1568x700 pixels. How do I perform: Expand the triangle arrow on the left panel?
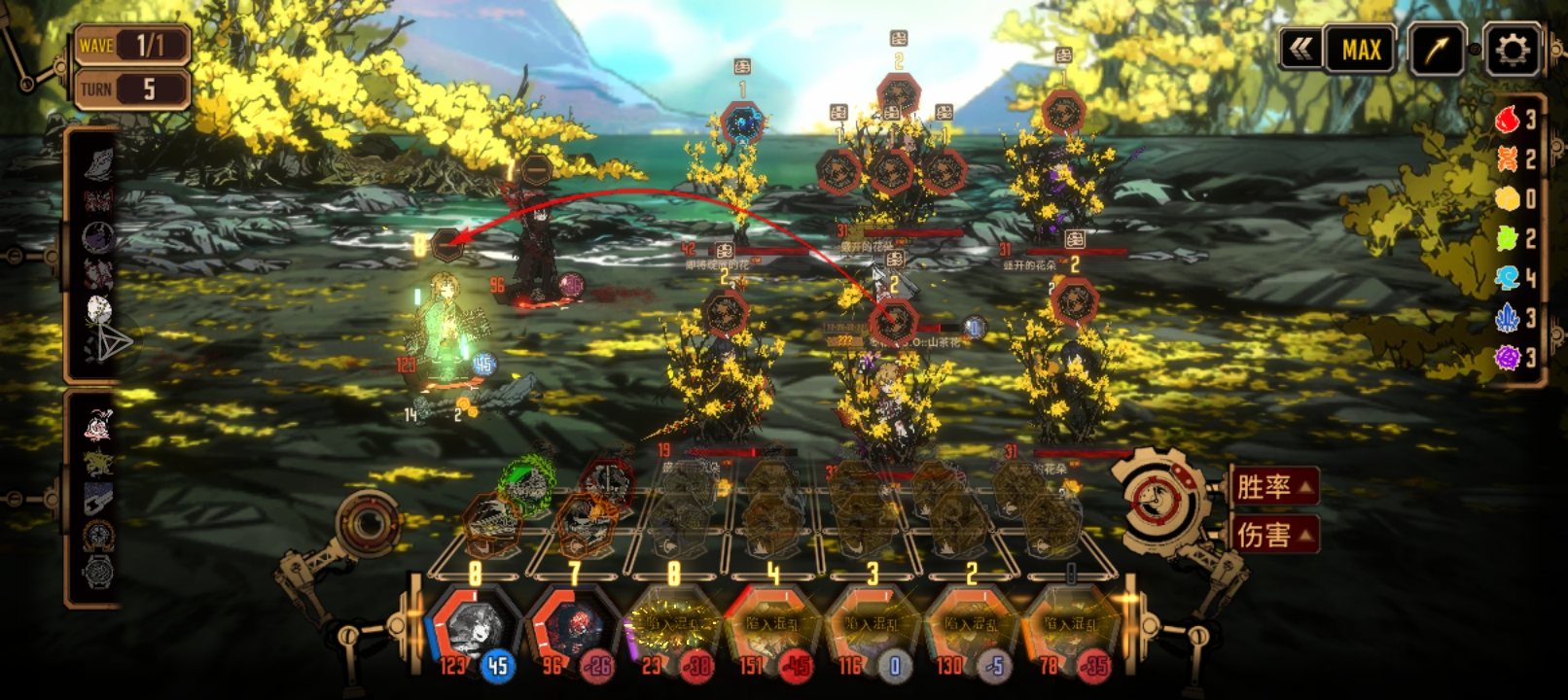pos(111,343)
